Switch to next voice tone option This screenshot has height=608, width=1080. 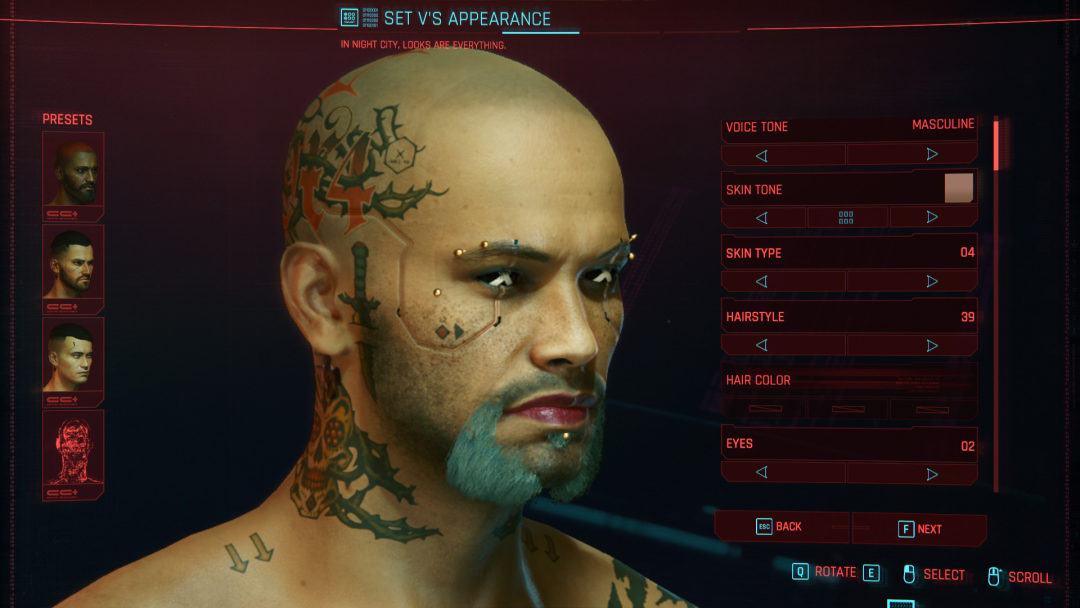[x=931, y=154]
